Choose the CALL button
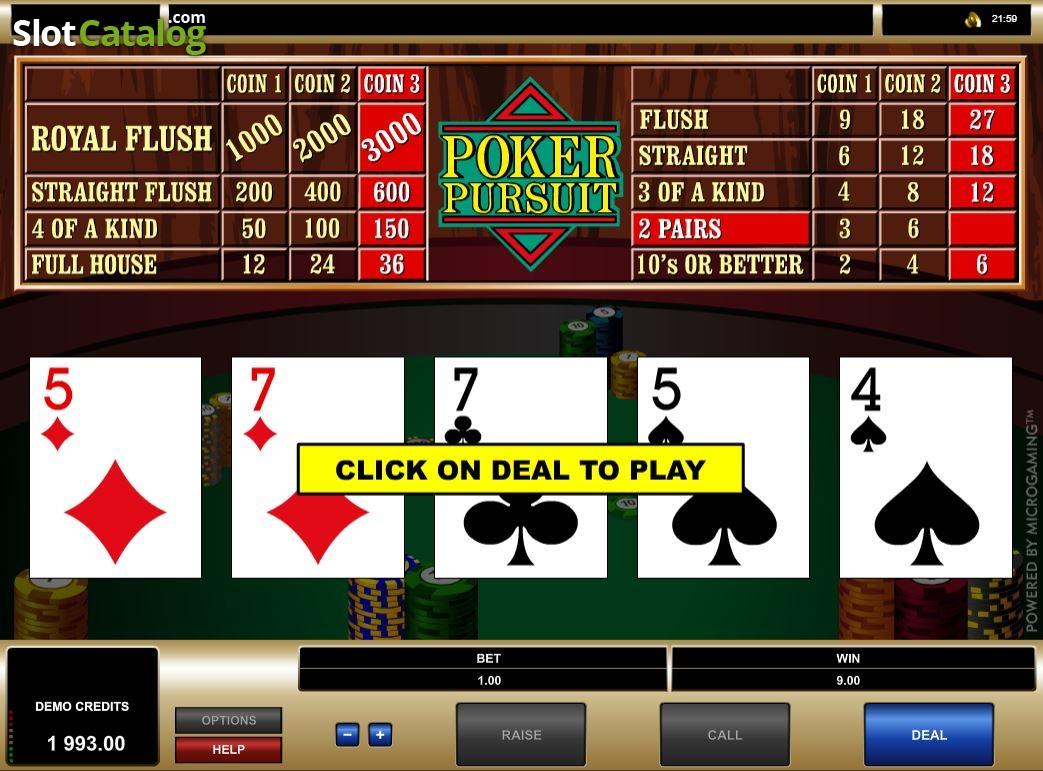The height and width of the screenshot is (771, 1043). (x=724, y=735)
